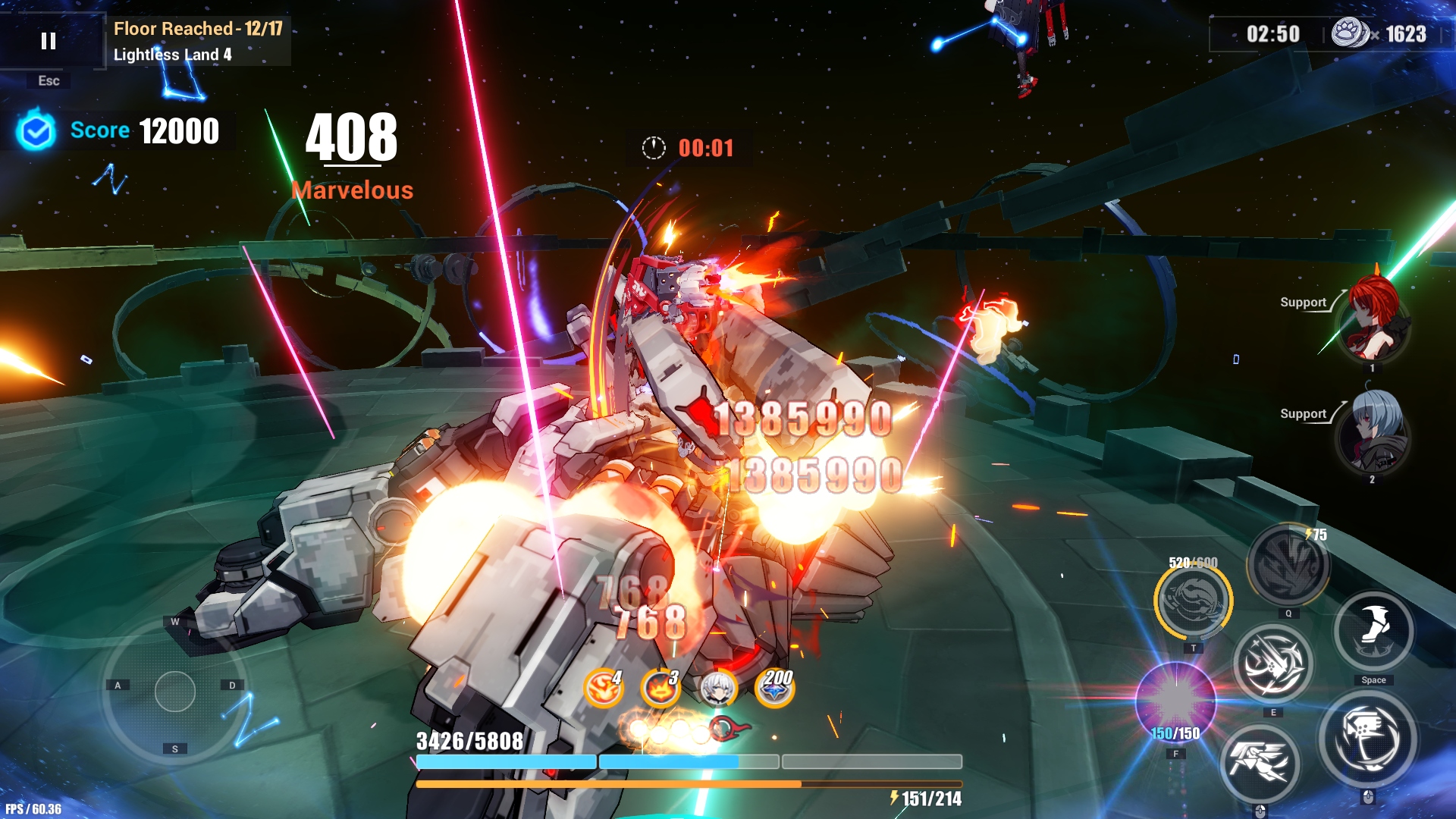Tap the virtual movement joystick

(x=175, y=692)
